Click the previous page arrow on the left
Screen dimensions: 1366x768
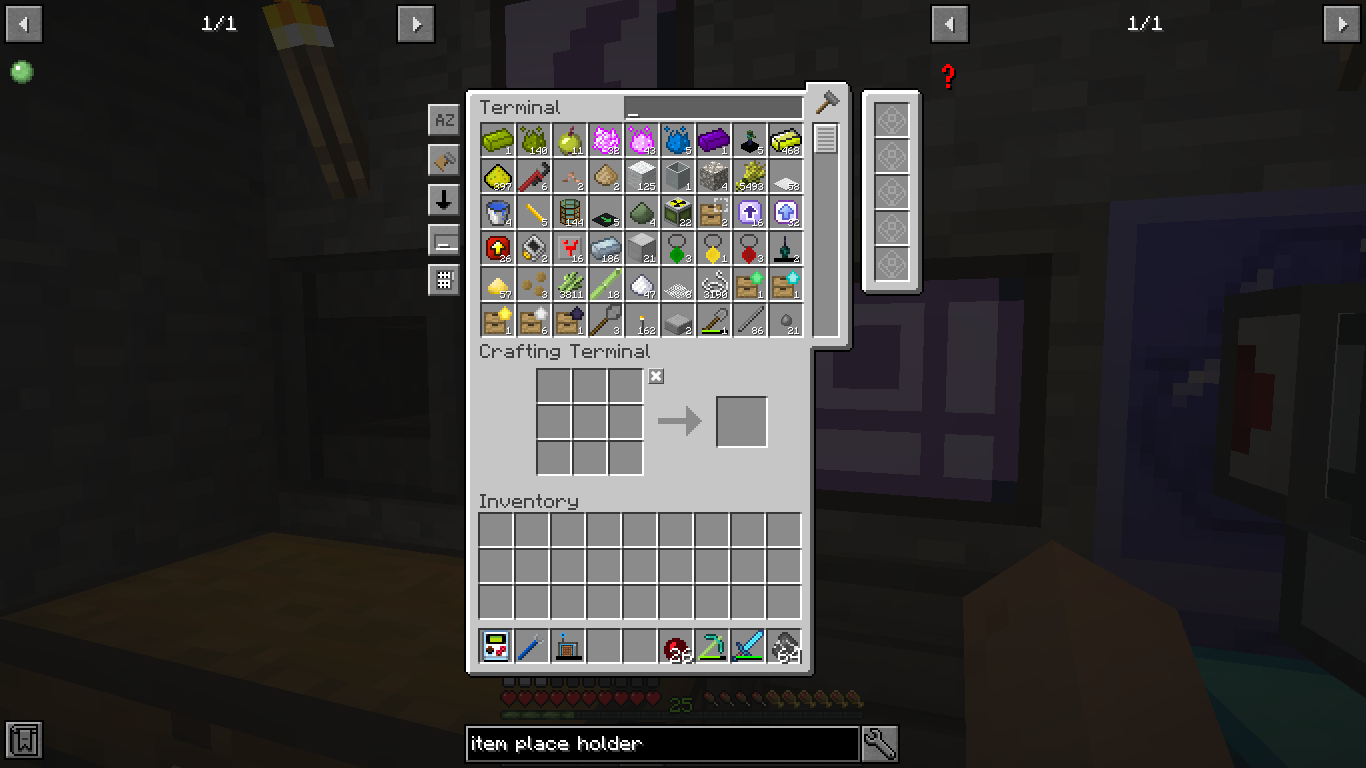23,24
